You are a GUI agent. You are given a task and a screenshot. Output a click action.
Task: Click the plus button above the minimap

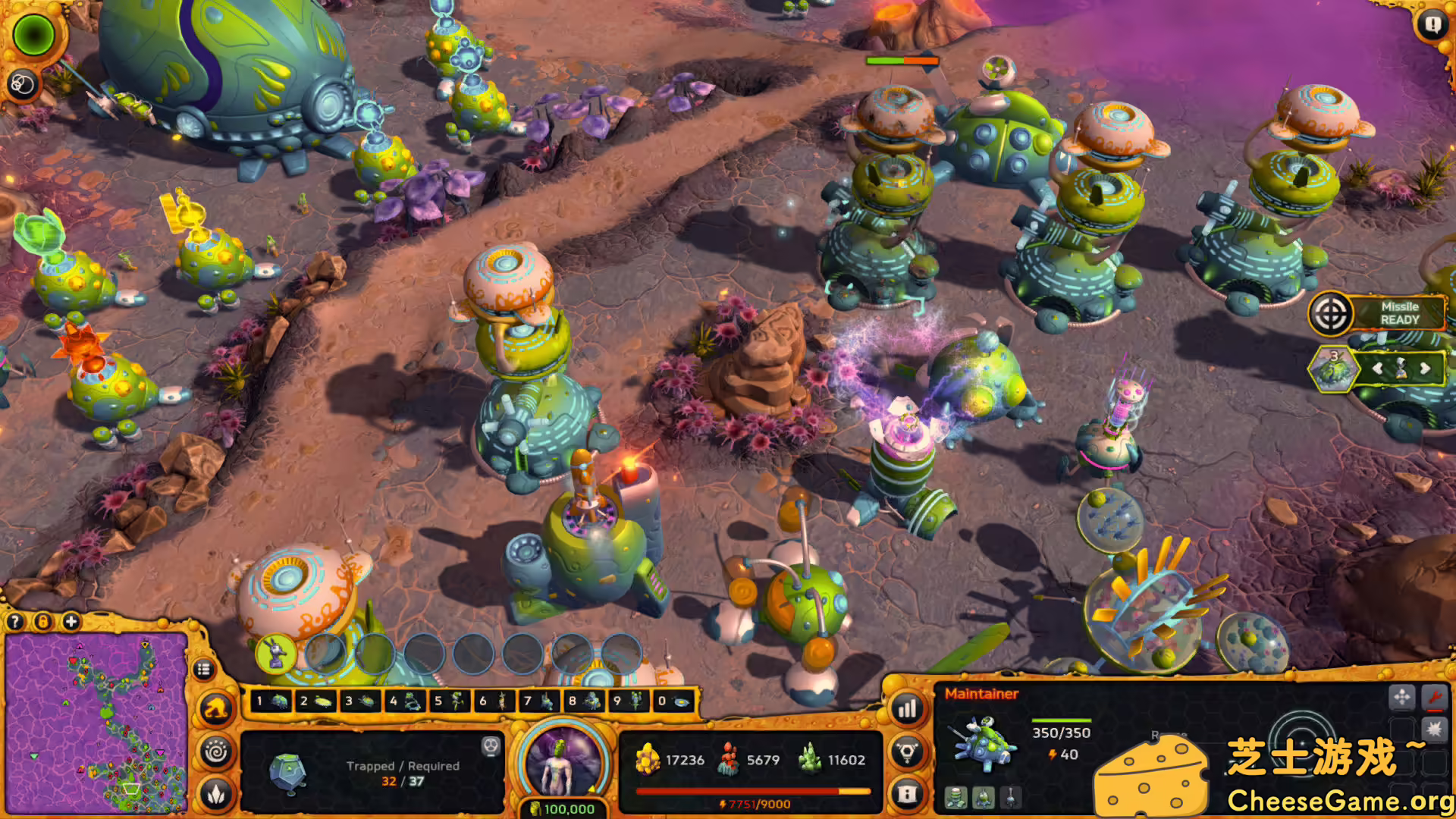pyautogui.click(x=71, y=622)
